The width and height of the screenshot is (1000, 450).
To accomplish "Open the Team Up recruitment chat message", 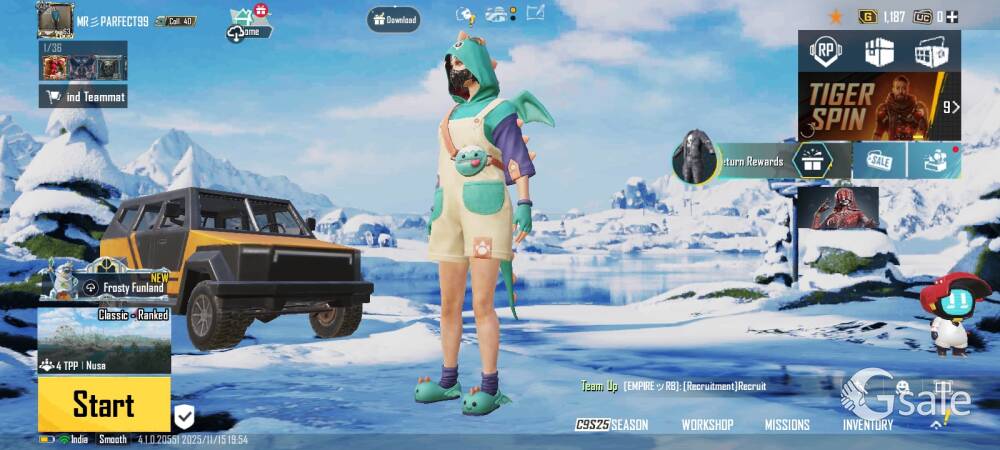I will (x=673, y=386).
